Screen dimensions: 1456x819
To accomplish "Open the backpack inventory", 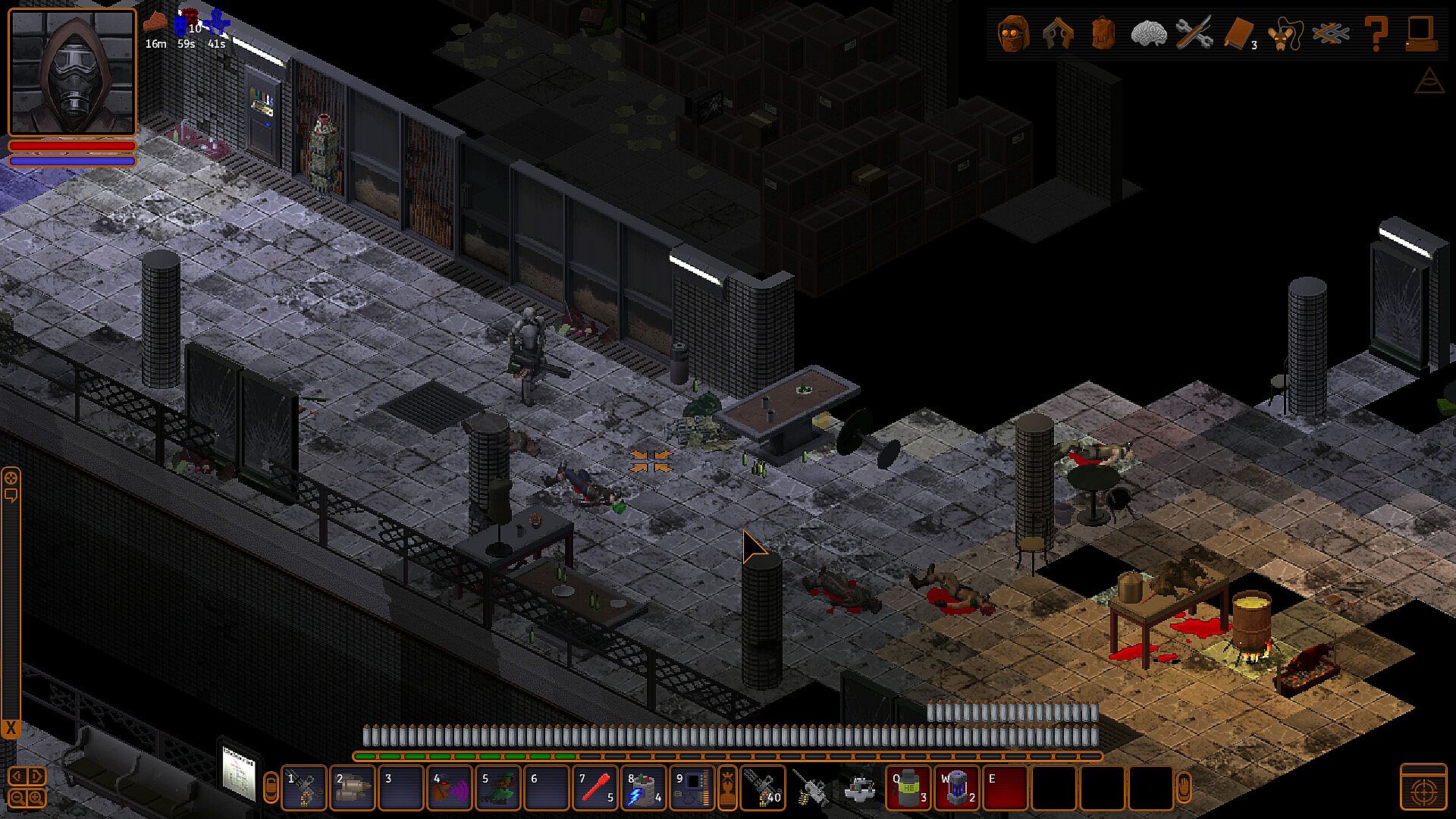I will click(1103, 33).
